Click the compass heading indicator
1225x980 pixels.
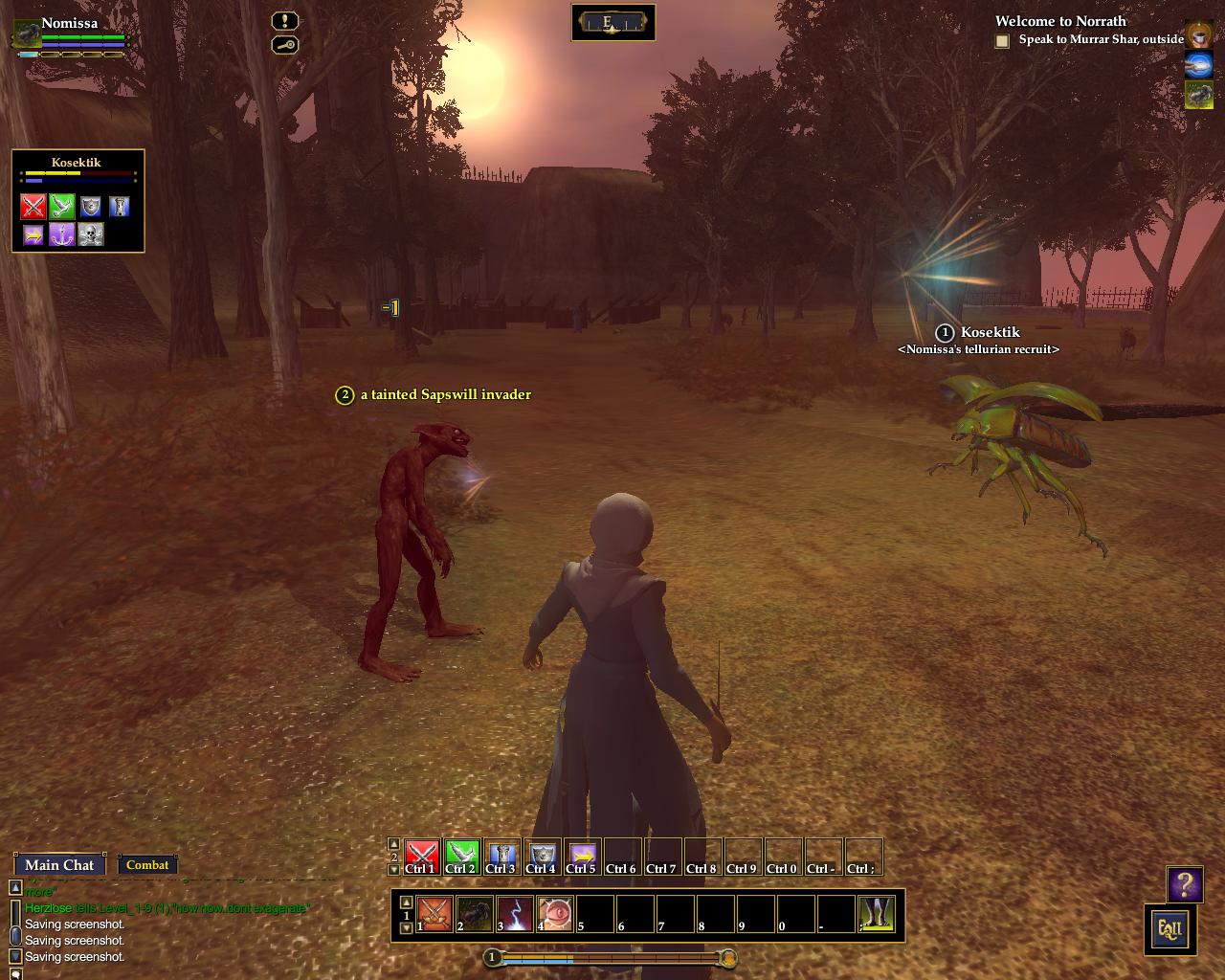(612, 23)
